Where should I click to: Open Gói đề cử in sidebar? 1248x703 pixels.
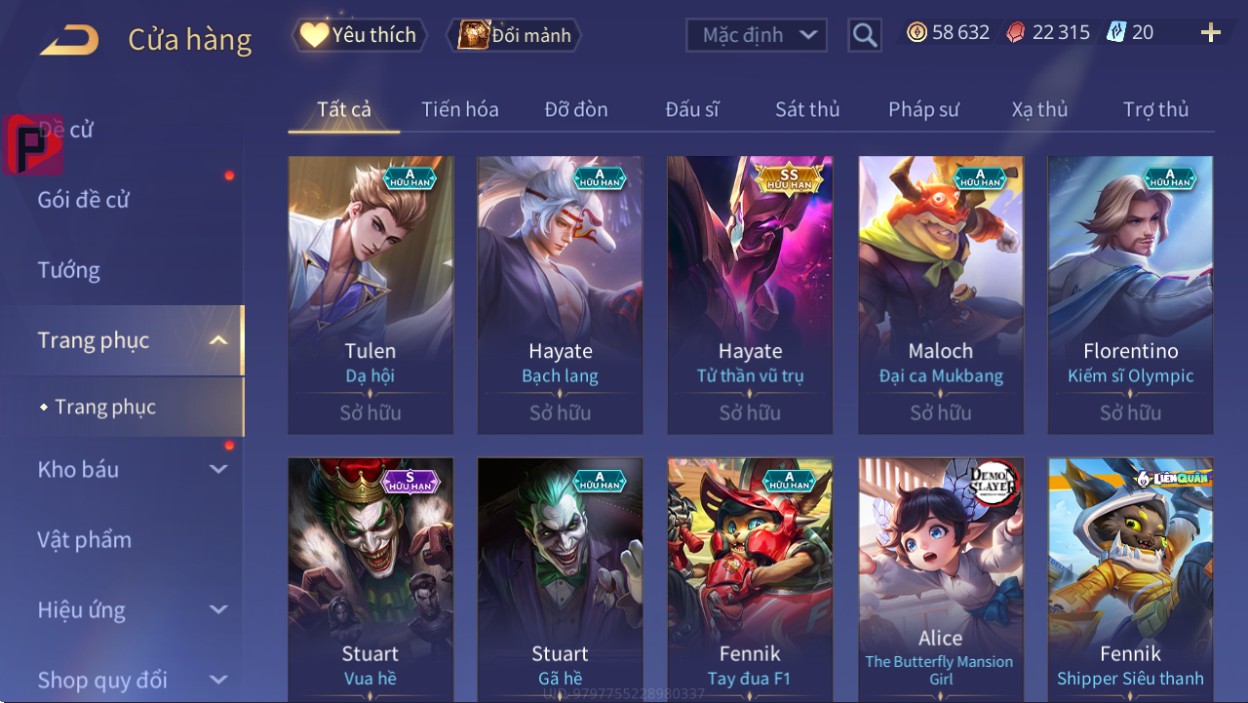tap(84, 200)
